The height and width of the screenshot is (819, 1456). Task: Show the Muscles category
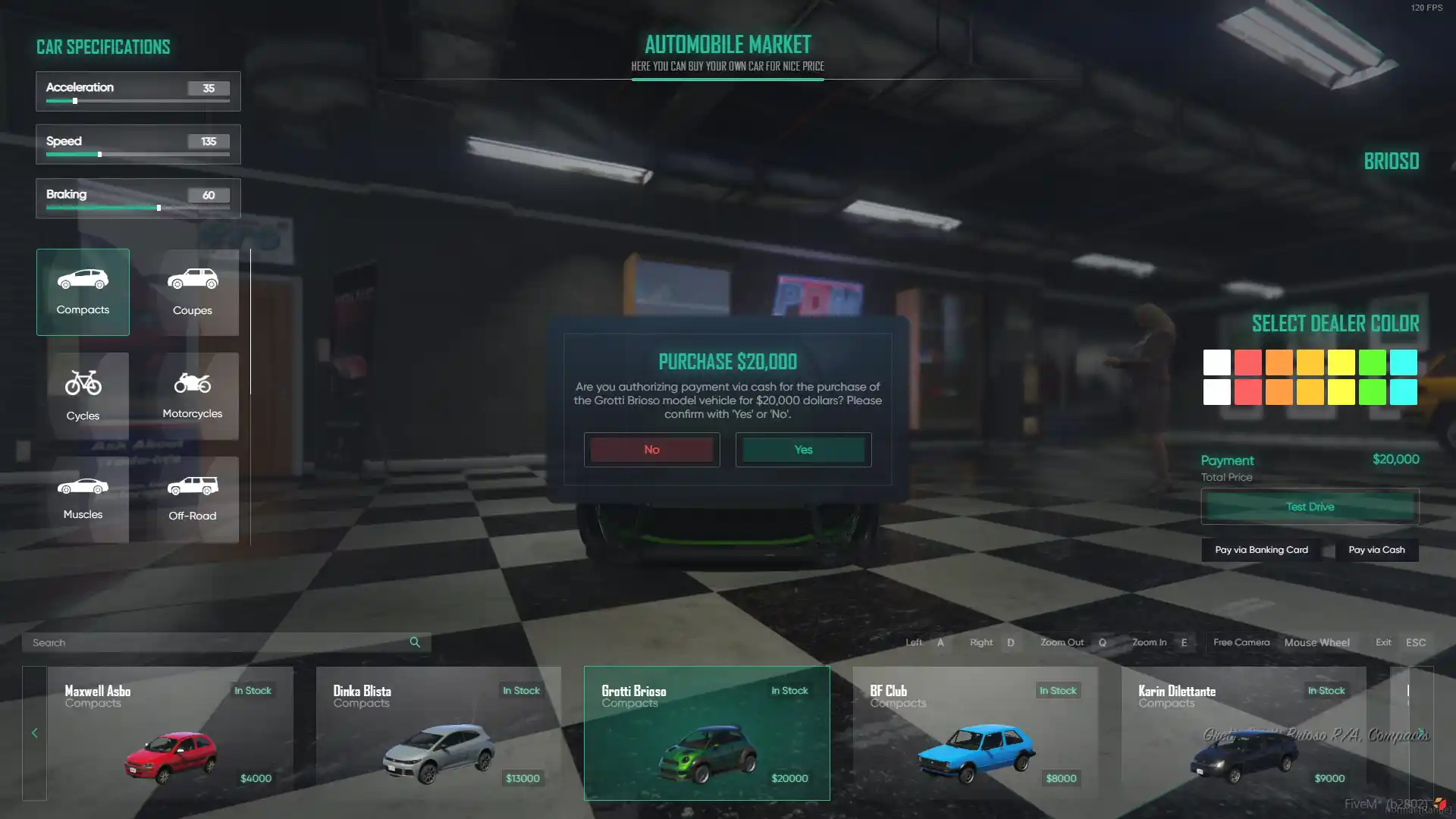click(83, 499)
